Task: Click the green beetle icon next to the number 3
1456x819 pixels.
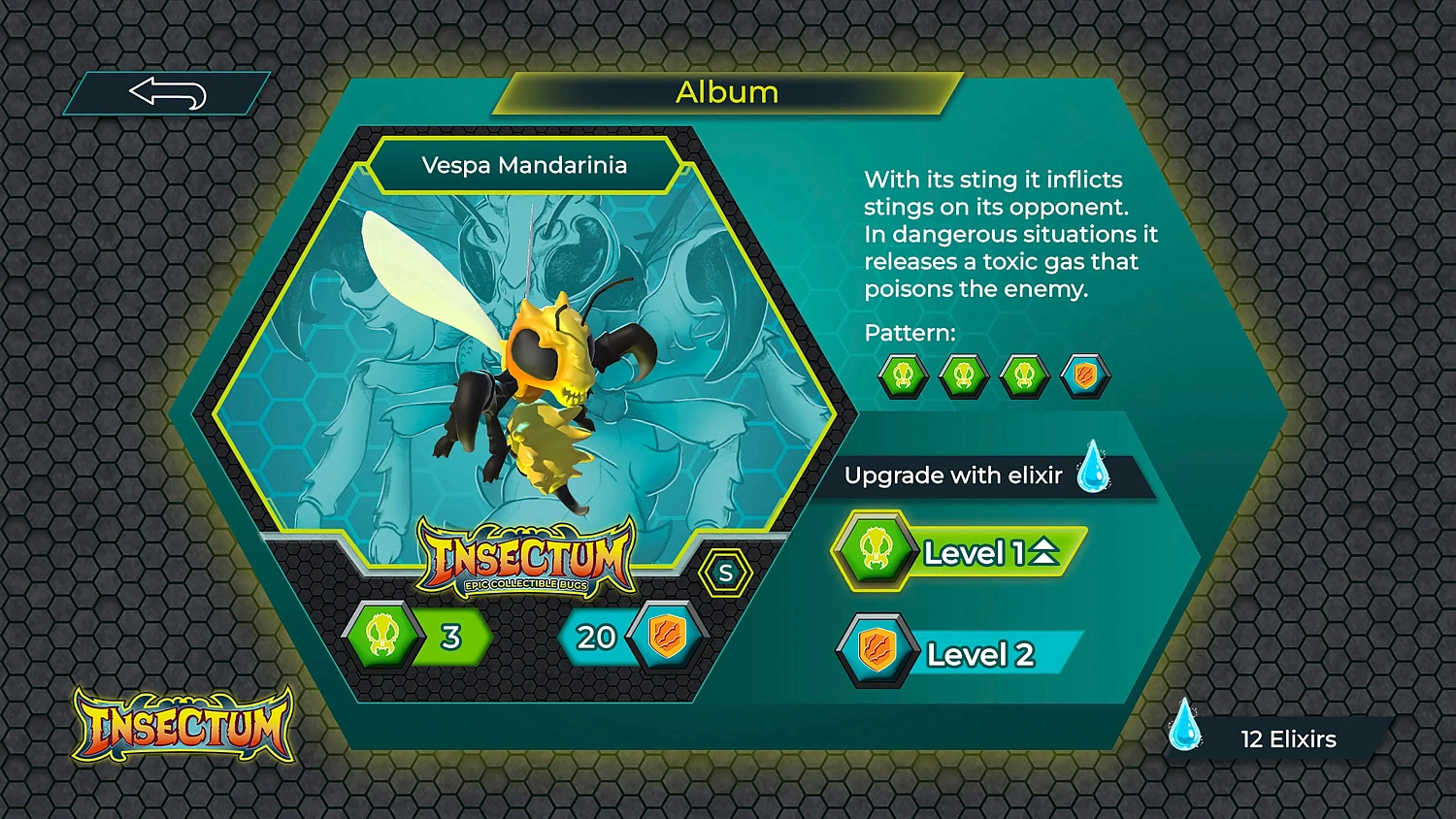Action: point(382,637)
